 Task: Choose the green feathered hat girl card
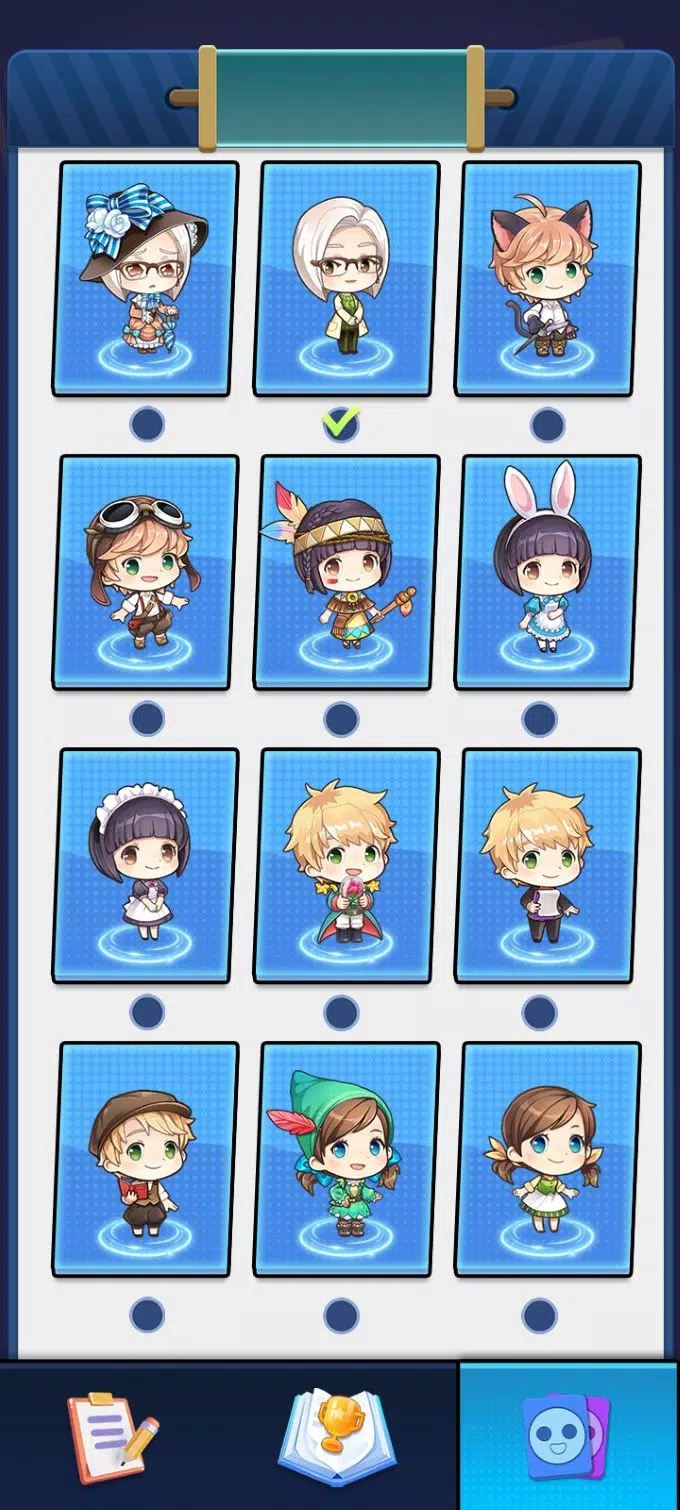[346, 1160]
